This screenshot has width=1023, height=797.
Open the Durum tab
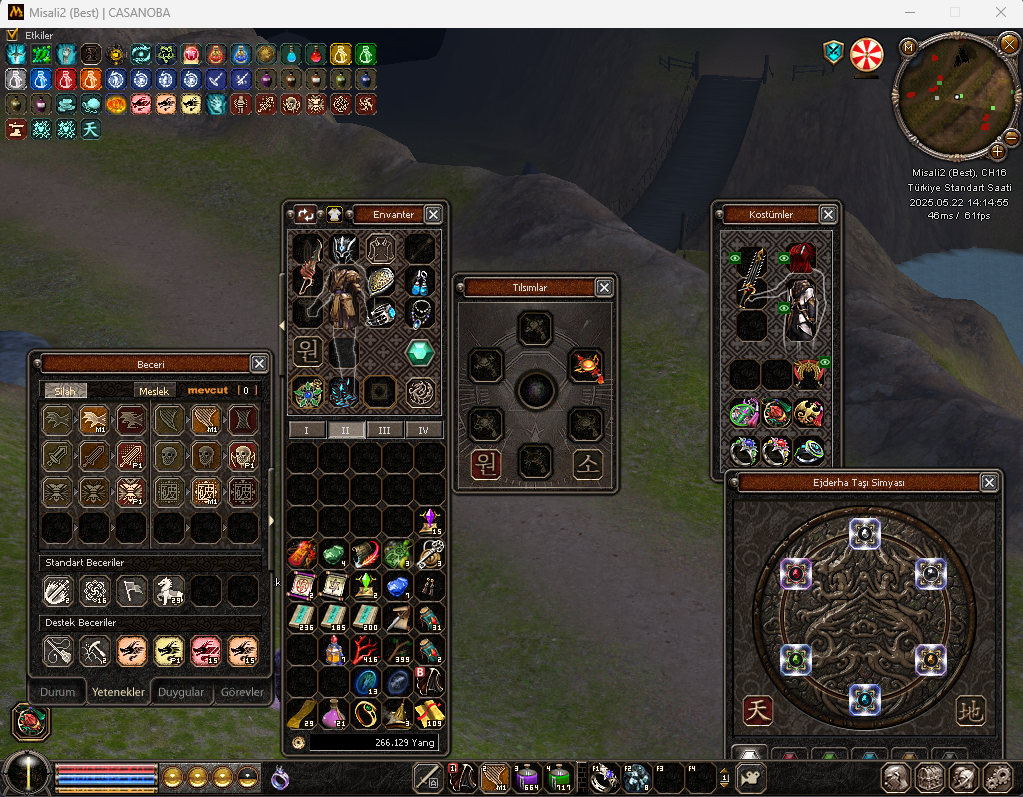pos(57,692)
